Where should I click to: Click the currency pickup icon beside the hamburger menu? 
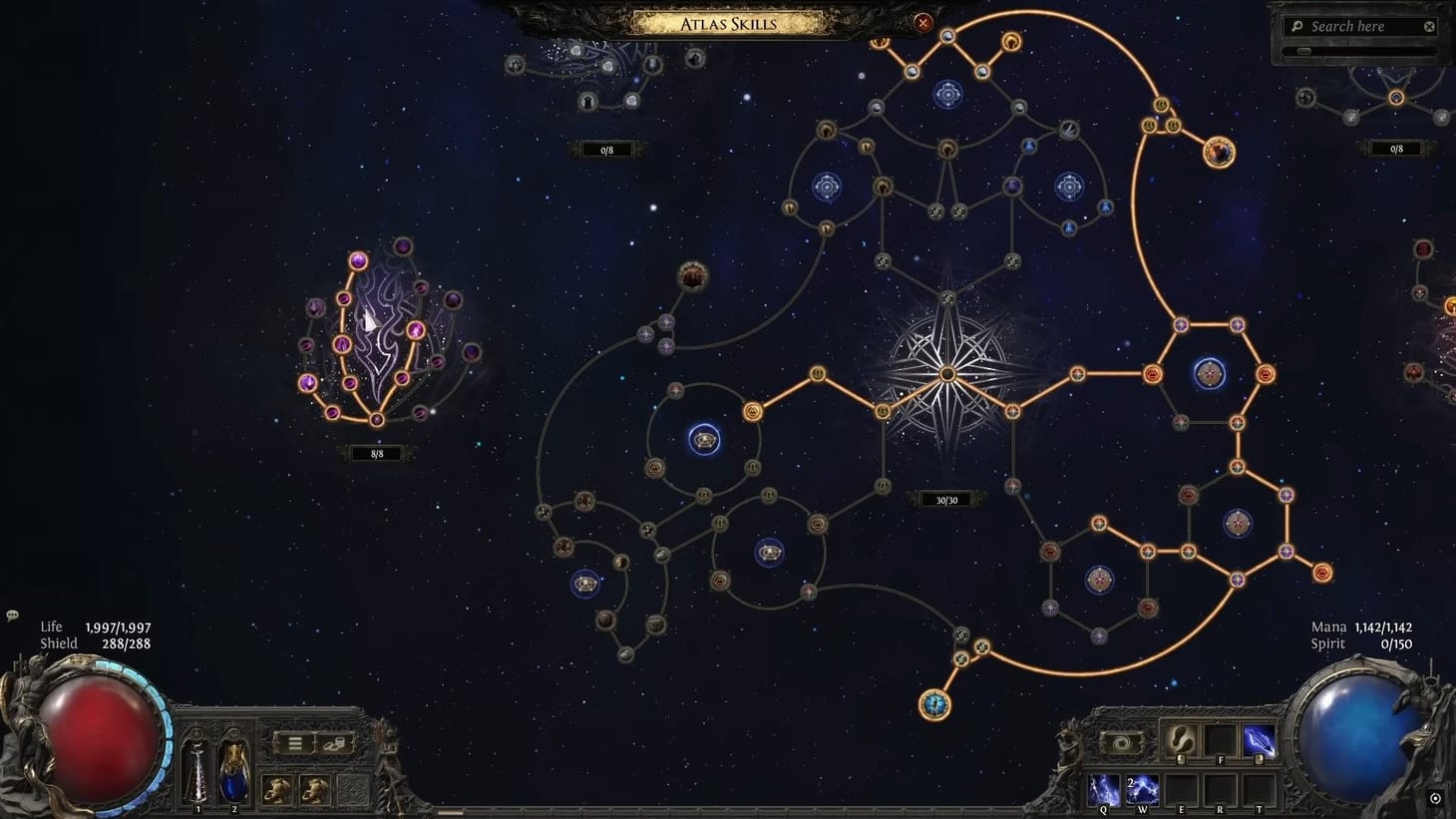pos(334,744)
